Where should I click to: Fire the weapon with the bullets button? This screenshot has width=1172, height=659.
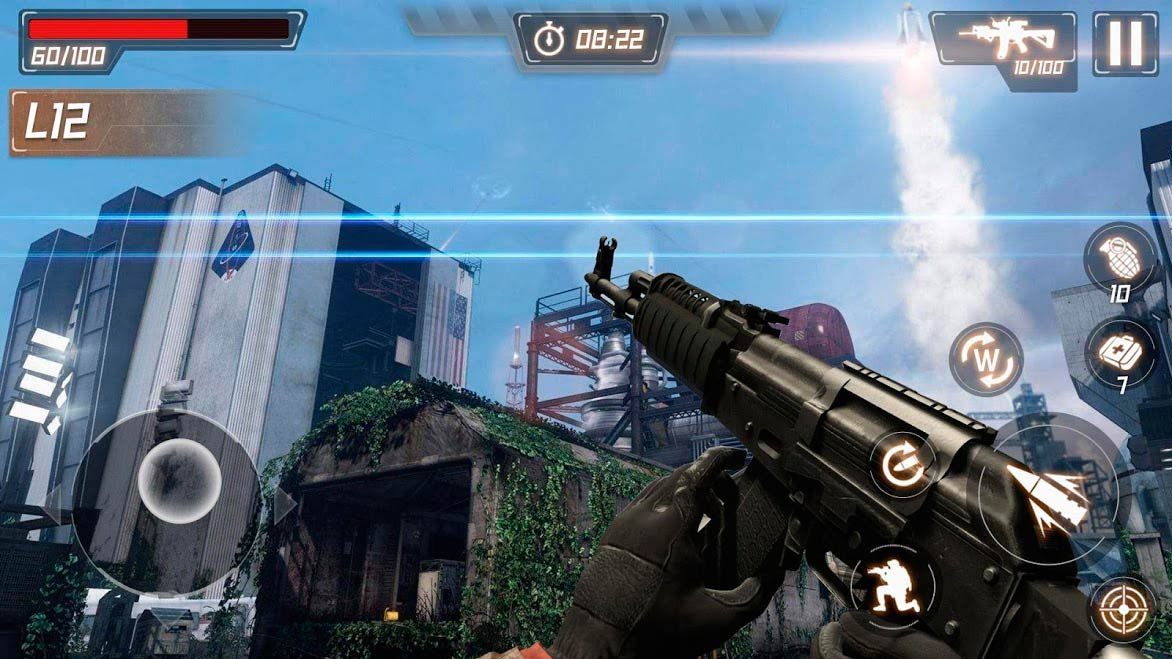tap(1047, 493)
